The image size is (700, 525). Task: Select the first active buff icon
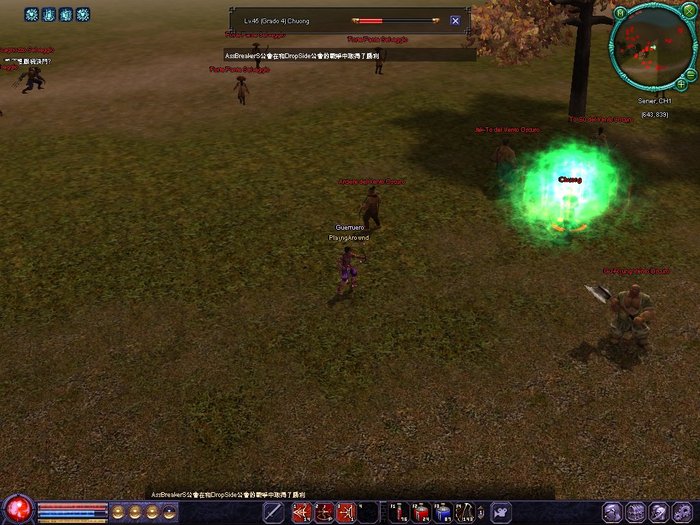31,15
